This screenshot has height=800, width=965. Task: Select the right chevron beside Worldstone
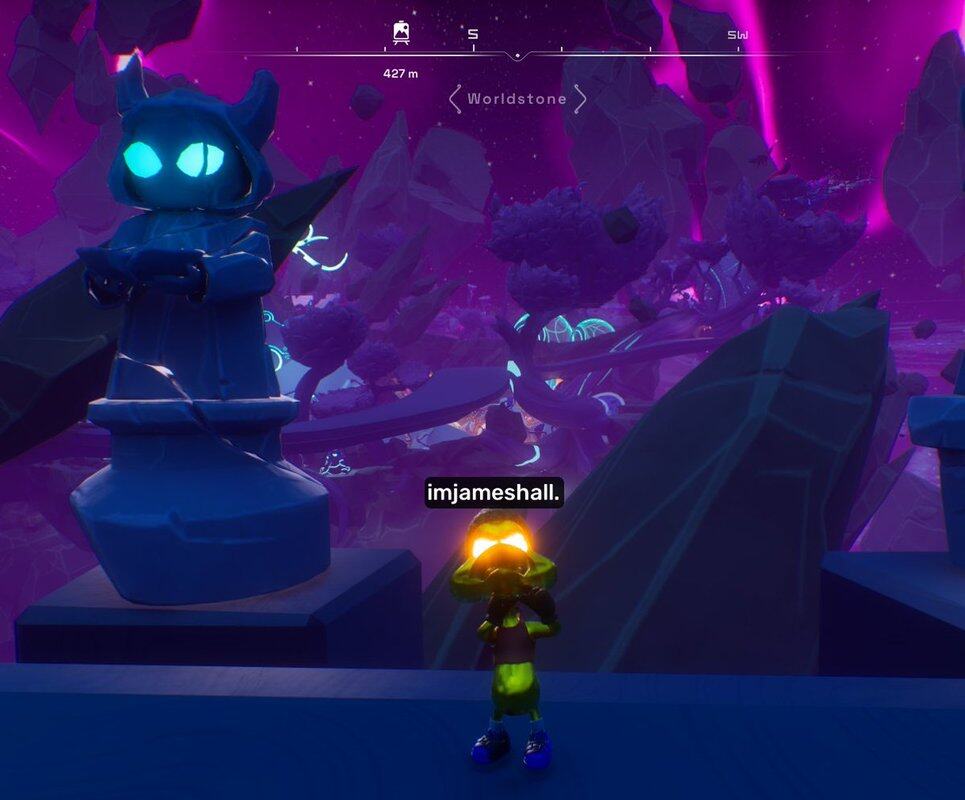pos(580,99)
